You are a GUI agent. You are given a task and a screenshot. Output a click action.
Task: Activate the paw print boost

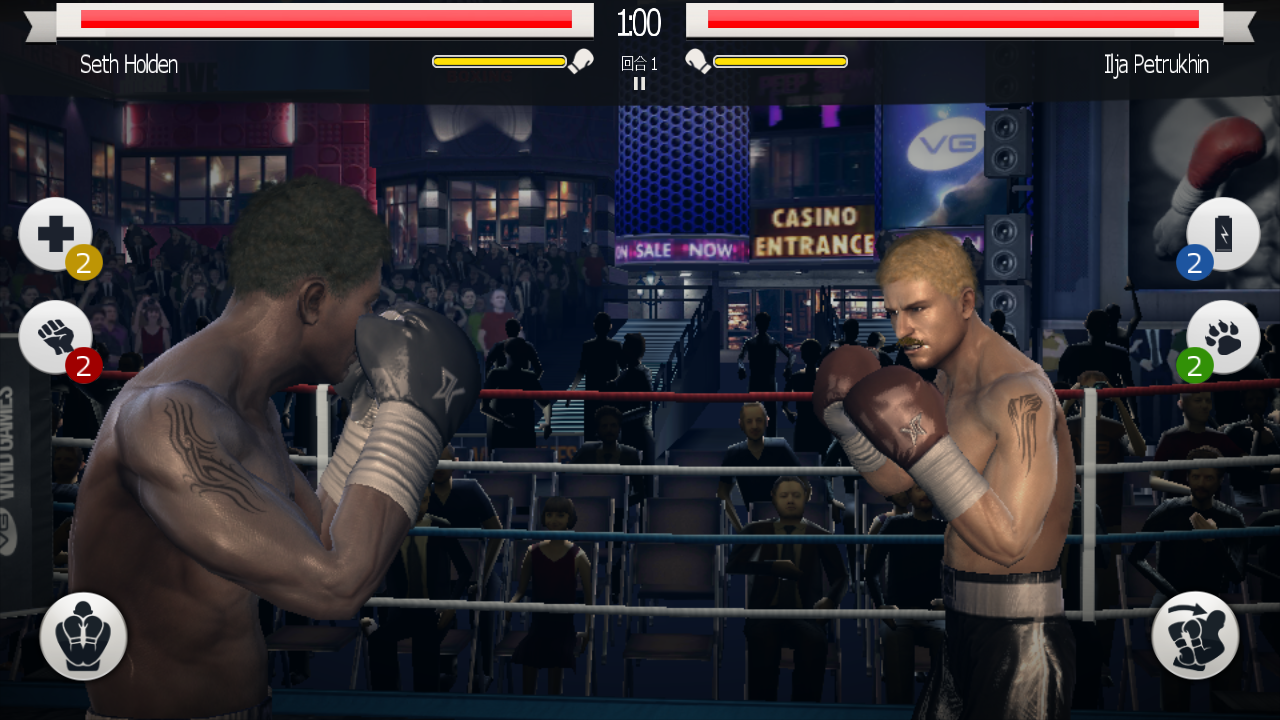click(x=1223, y=338)
